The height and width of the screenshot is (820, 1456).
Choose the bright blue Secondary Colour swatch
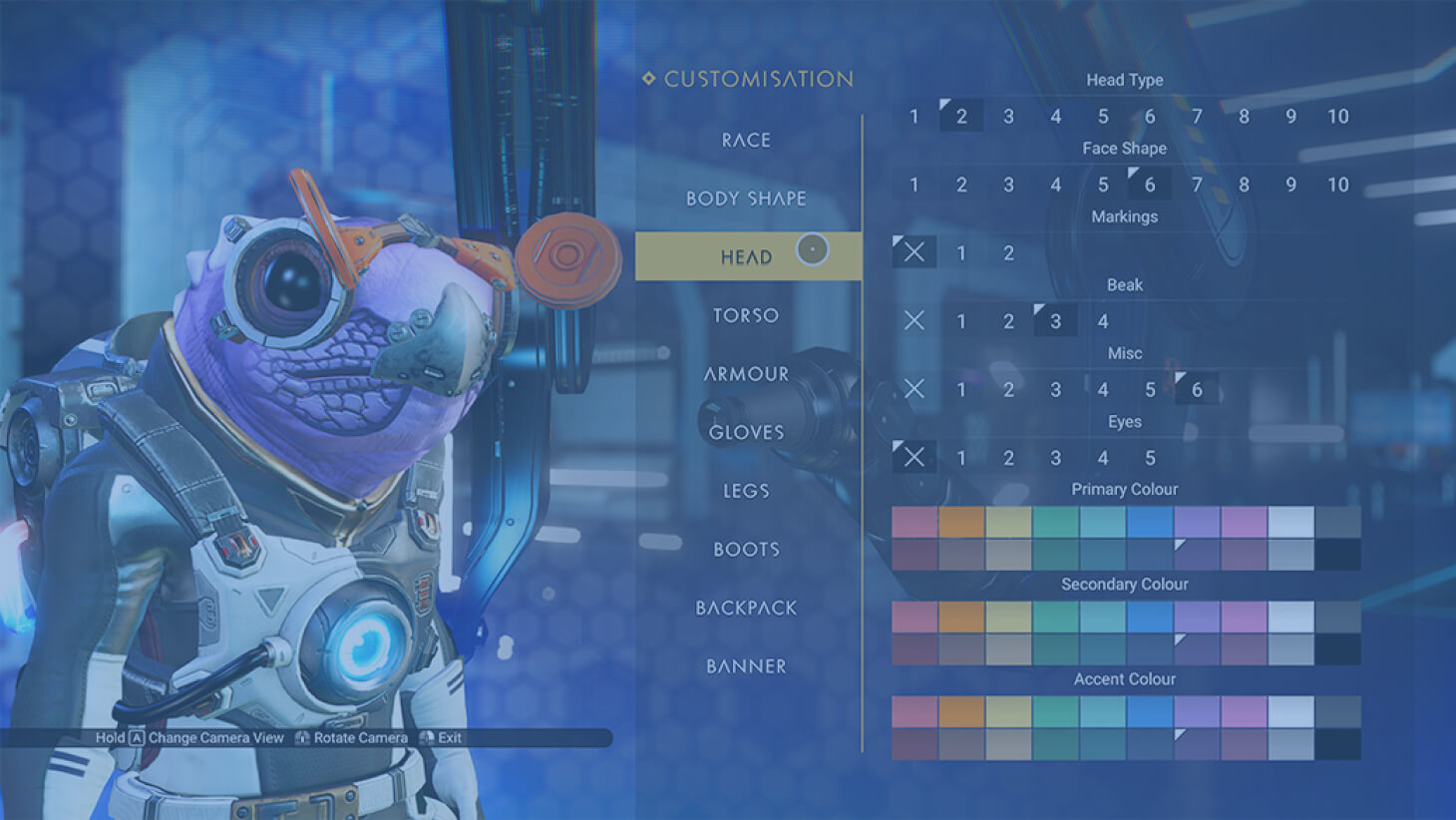[x=1150, y=616]
